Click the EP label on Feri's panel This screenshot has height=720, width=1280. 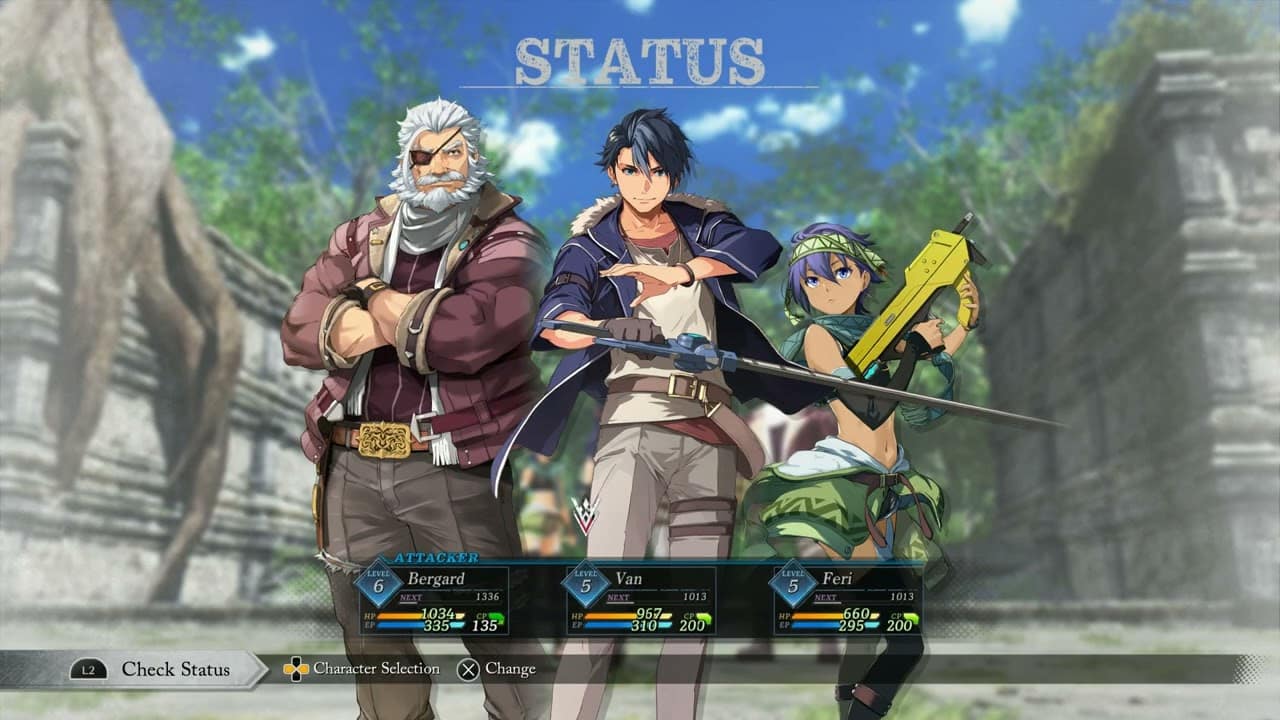click(782, 624)
